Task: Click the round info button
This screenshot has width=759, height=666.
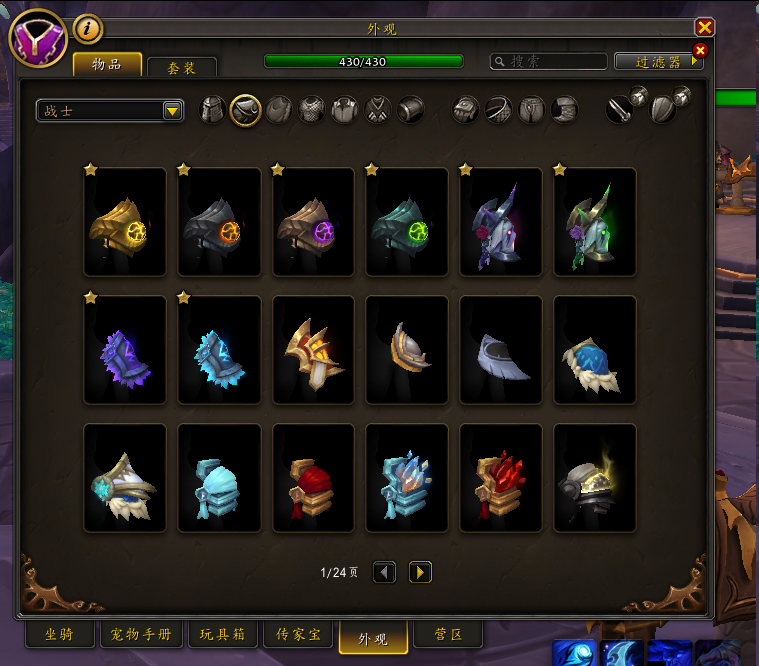Action: tap(88, 30)
